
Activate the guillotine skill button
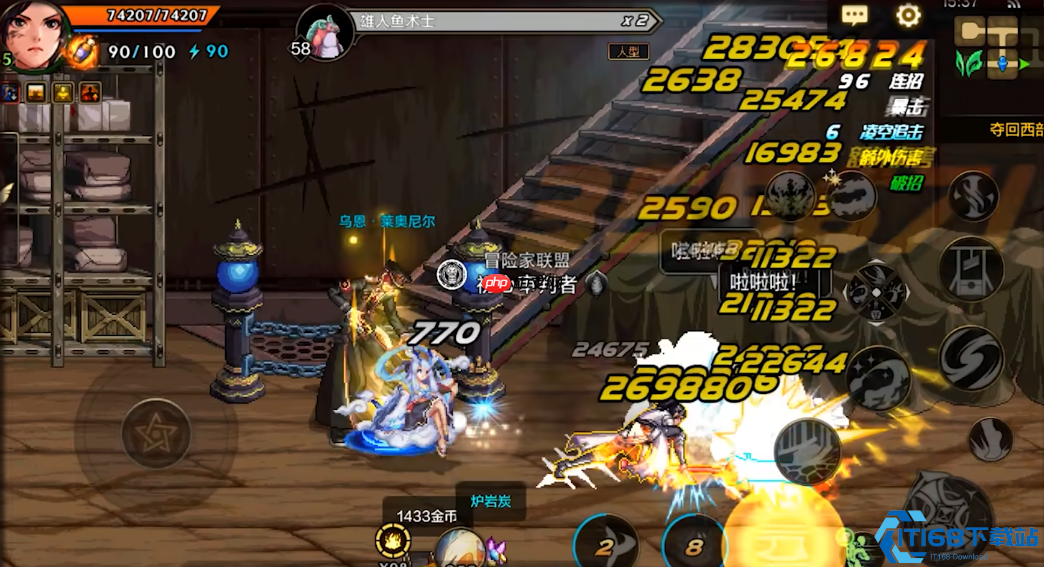pos(970,268)
